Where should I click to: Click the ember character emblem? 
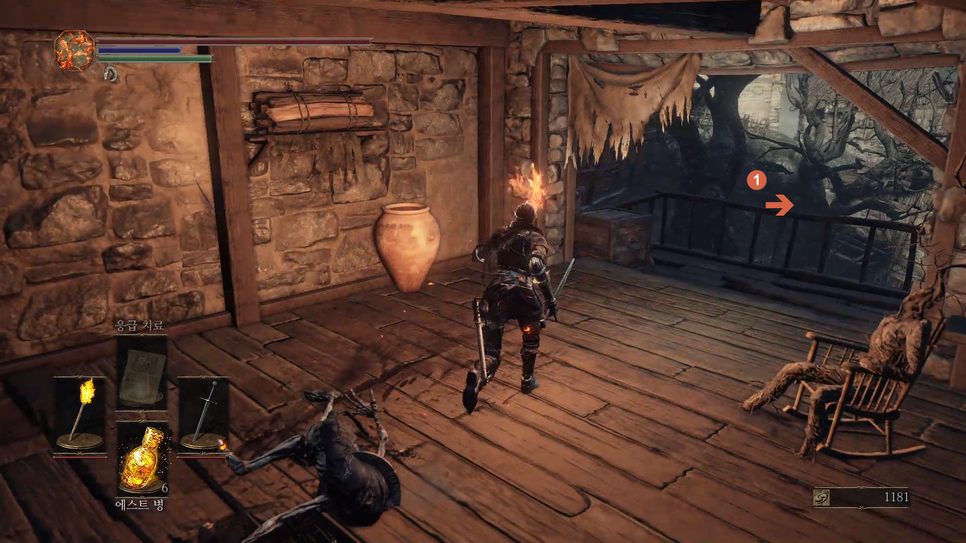click(x=74, y=51)
